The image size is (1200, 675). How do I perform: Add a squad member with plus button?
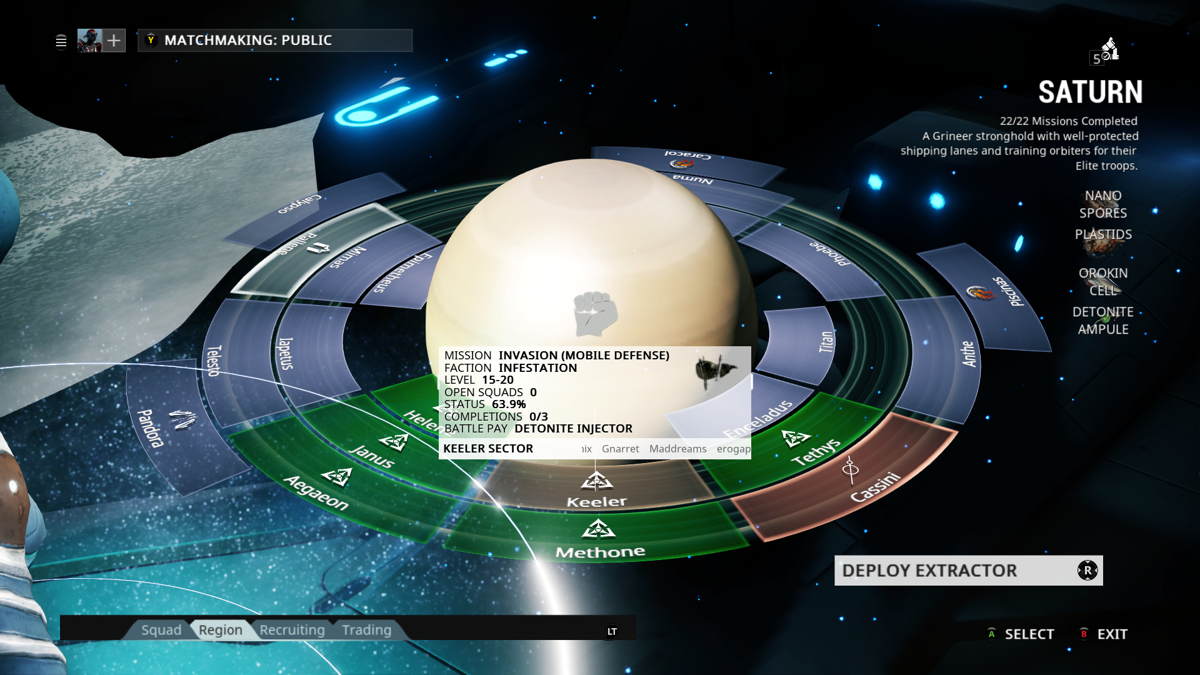pyautogui.click(x=115, y=41)
